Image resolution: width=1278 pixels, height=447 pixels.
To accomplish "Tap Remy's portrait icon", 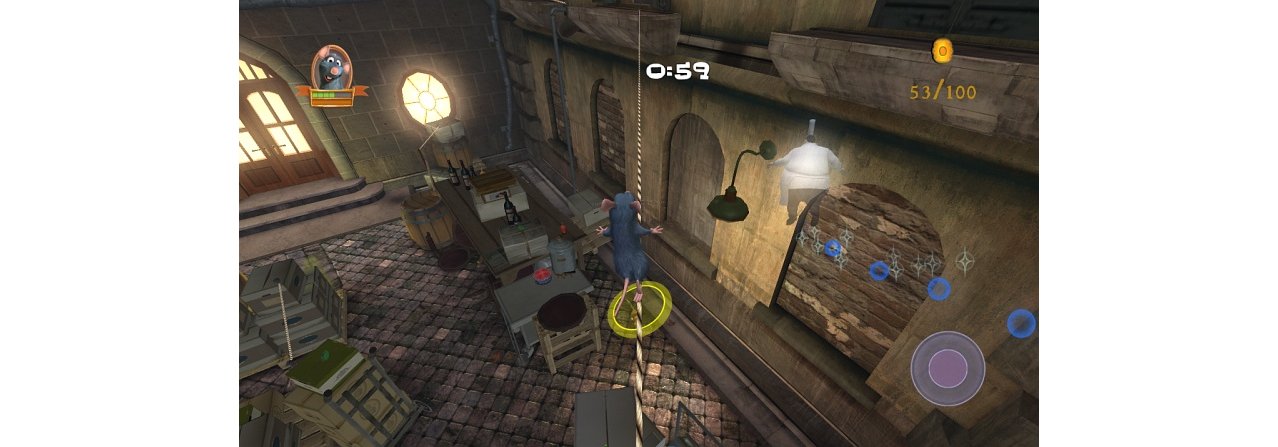I will coord(331,70).
